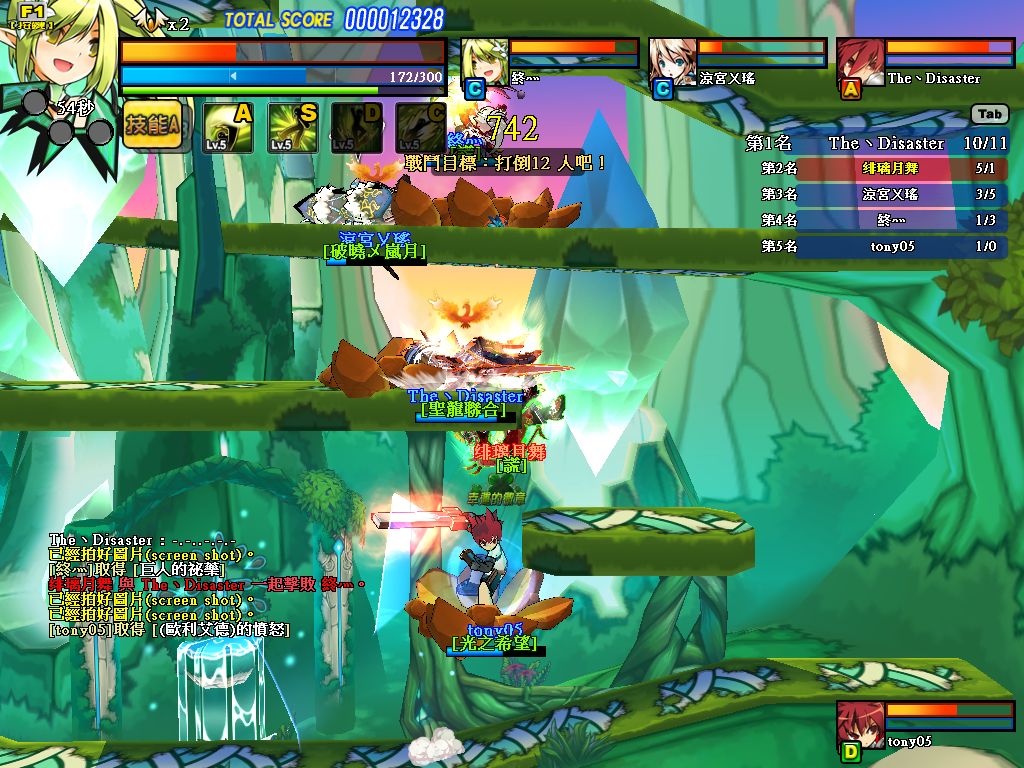Pick the third-place 涼宮乂瑤 ranking row
The image size is (1024, 768).
pyautogui.click(x=882, y=195)
